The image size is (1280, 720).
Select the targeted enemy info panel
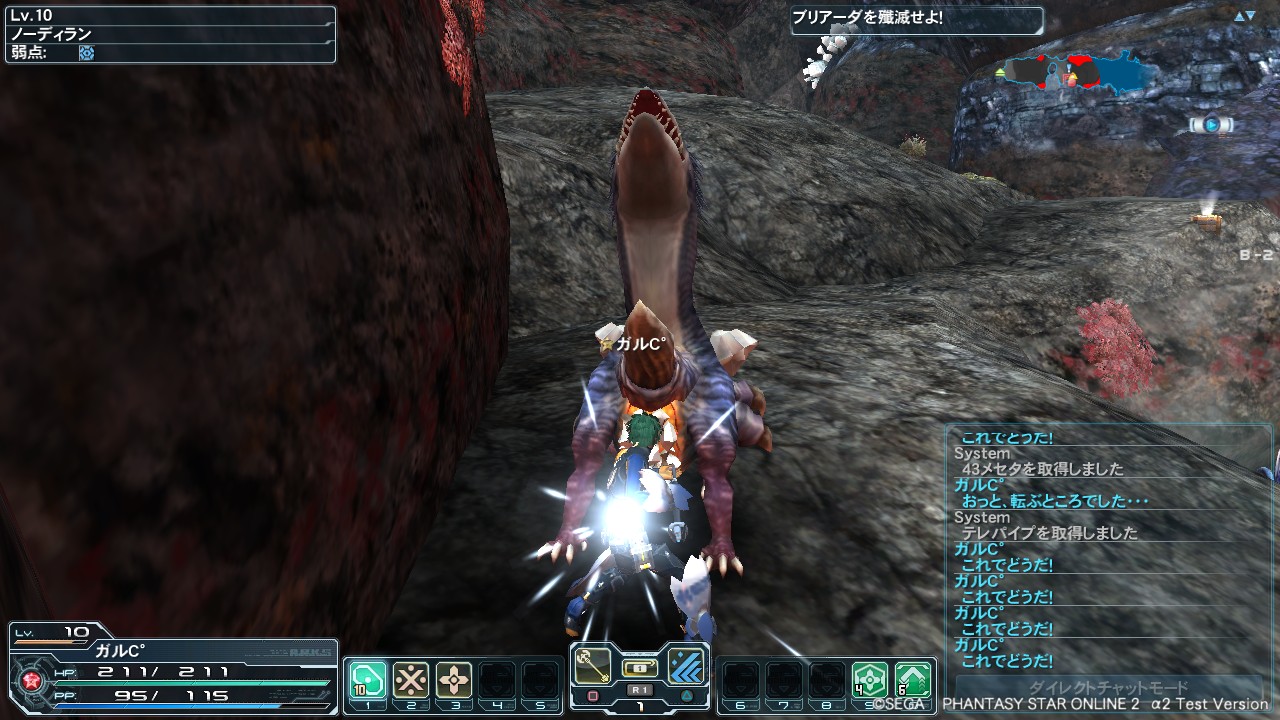pyautogui.click(x=170, y=33)
